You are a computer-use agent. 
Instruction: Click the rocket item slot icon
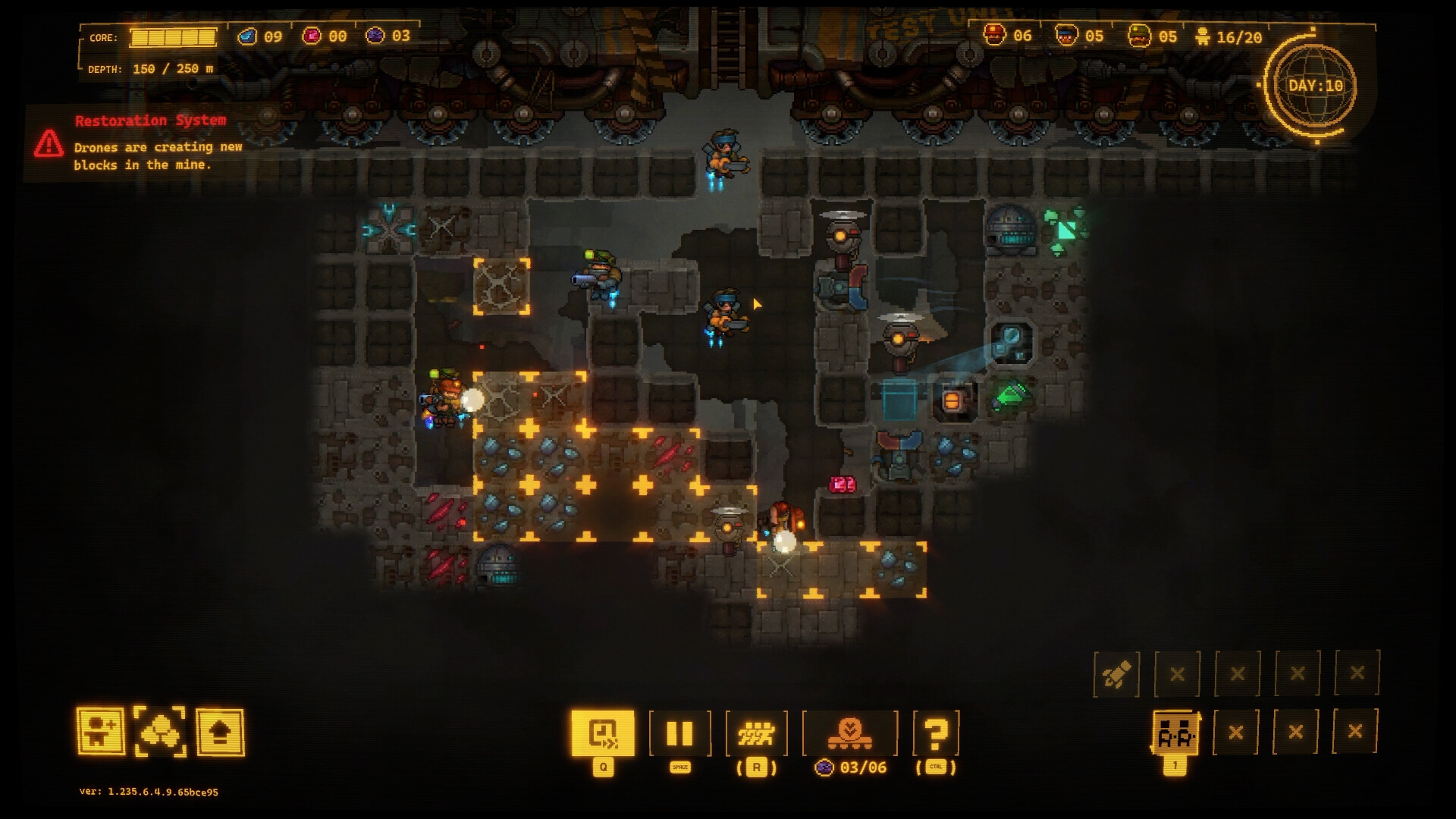[x=1118, y=673]
